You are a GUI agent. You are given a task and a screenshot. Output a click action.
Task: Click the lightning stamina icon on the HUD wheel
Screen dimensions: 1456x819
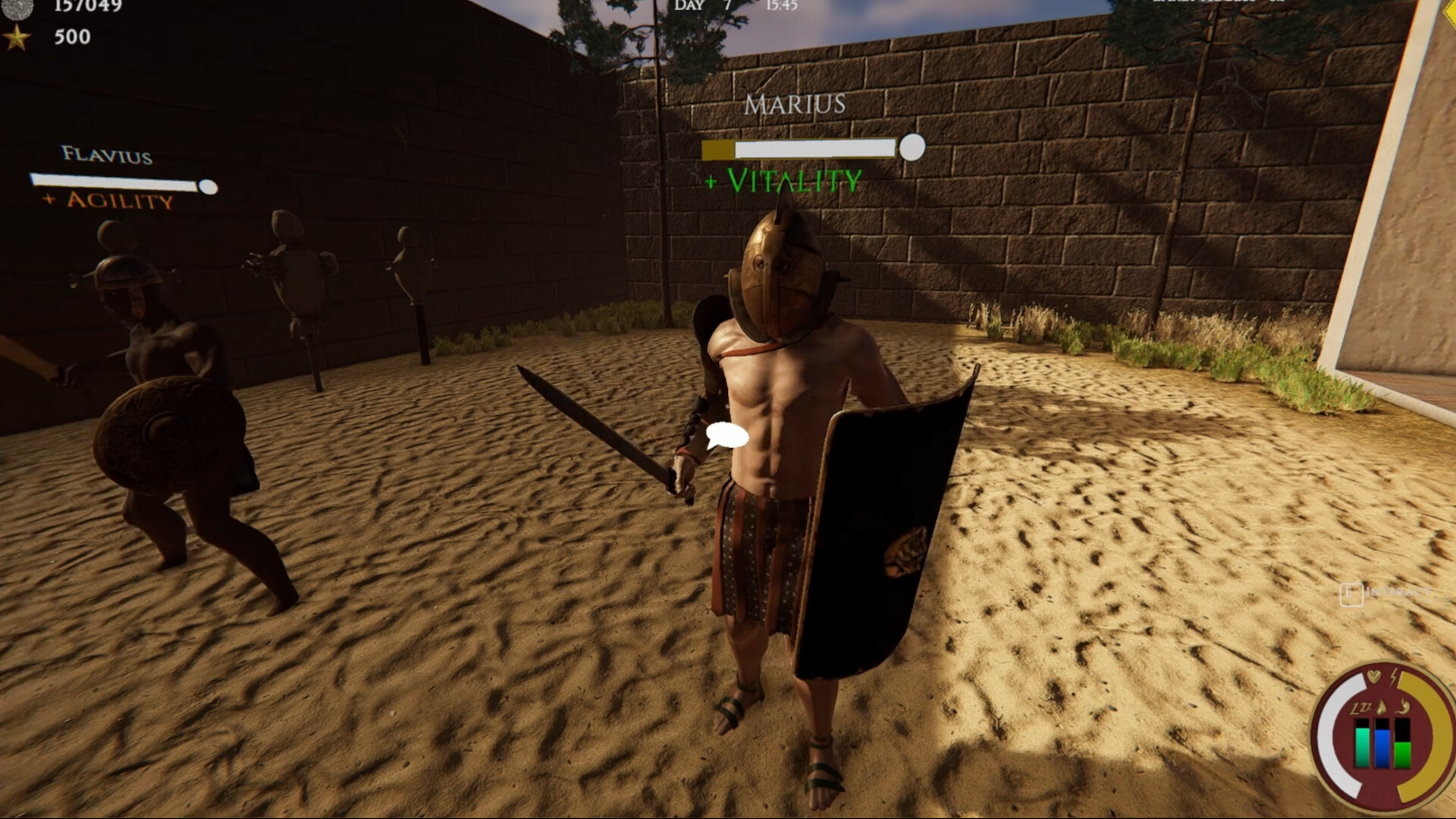1392,677
